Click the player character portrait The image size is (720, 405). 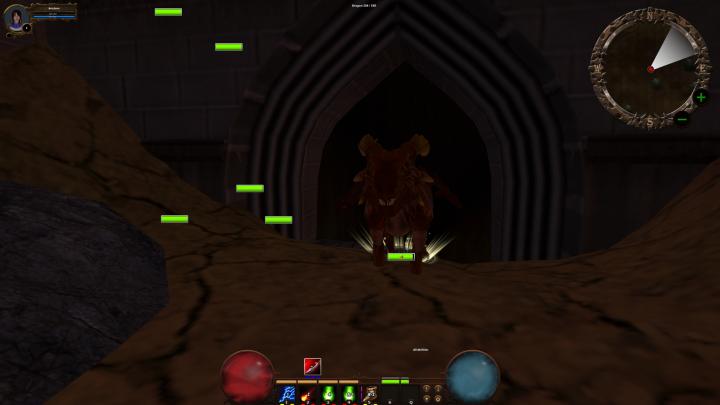(16, 17)
